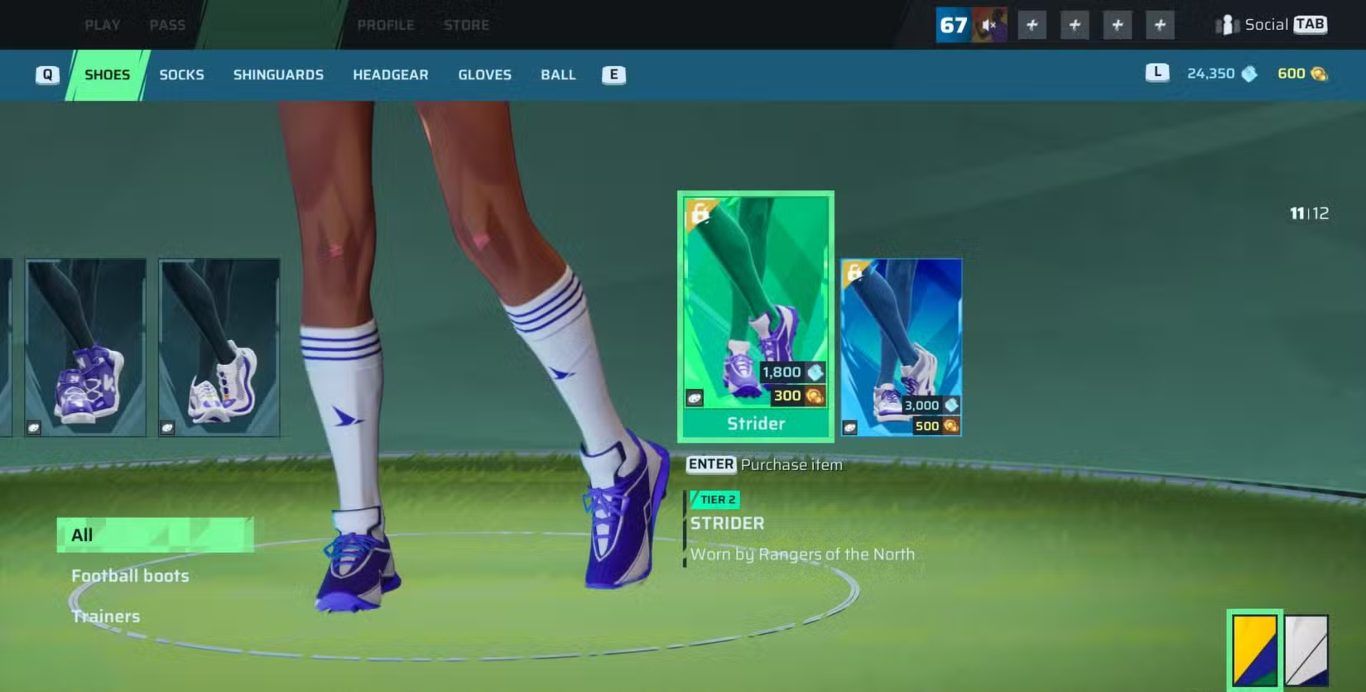Switch to the Socks category tab
The image size is (1366, 692).
coord(181,75)
